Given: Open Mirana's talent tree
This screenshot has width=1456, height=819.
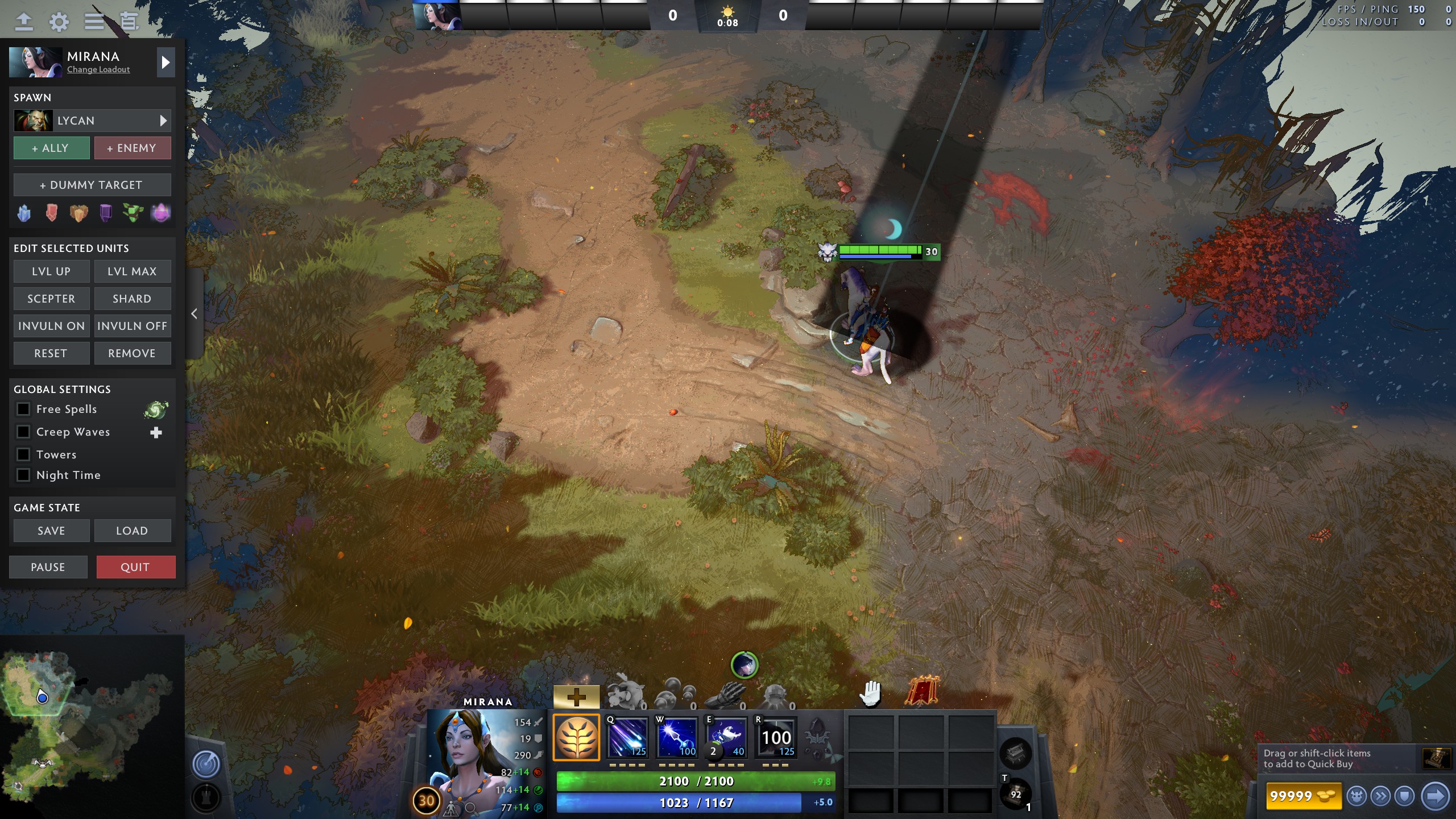Looking at the screenshot, I should (576, 738).
